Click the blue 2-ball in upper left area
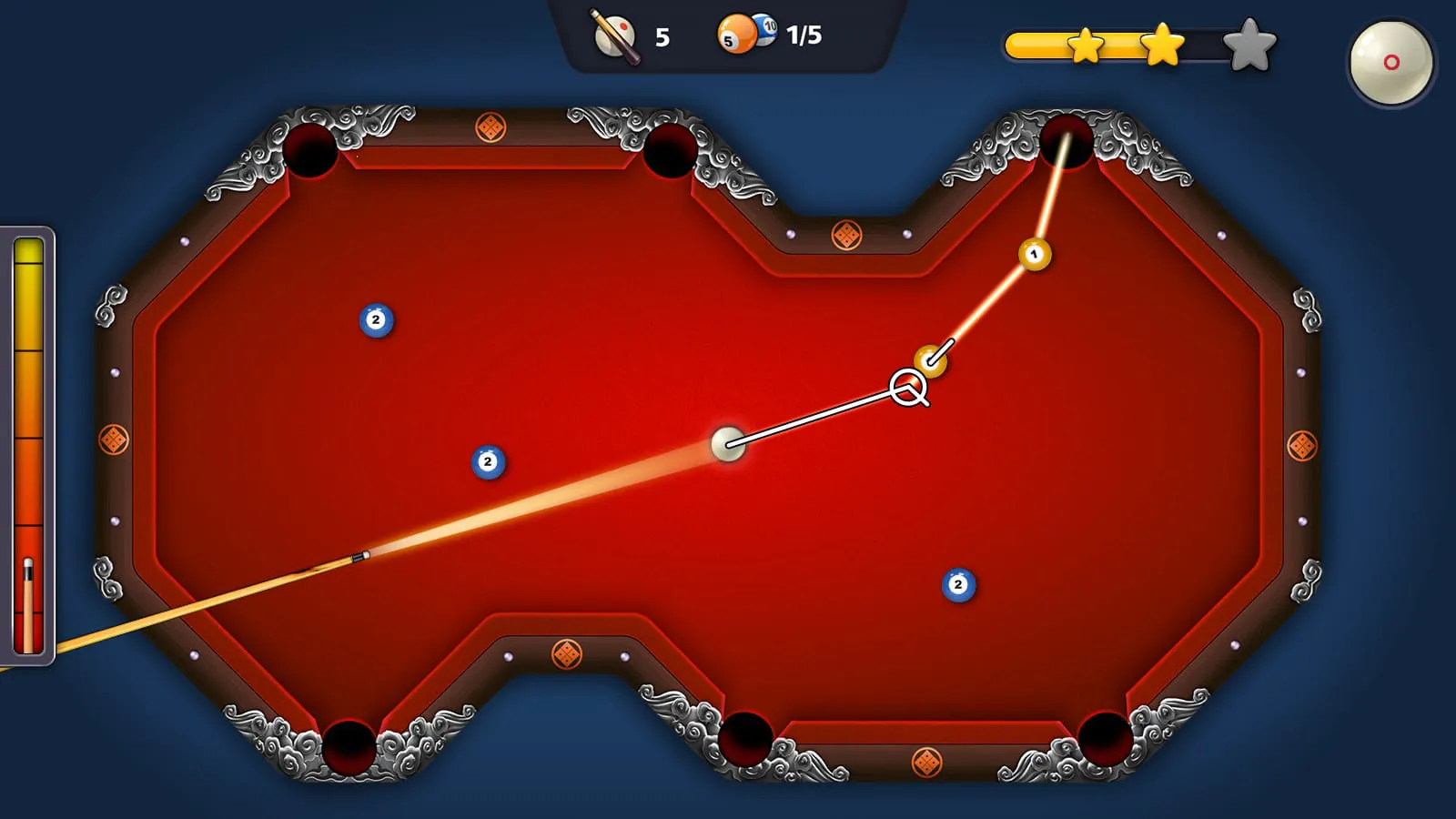1456x819 pixels. 375,318
